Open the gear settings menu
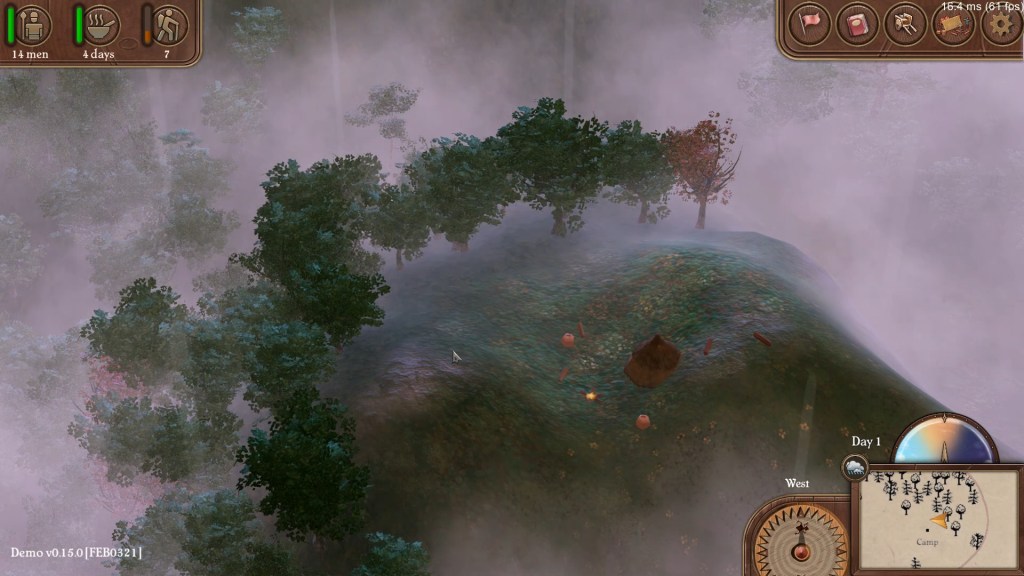 point(1000,25)
